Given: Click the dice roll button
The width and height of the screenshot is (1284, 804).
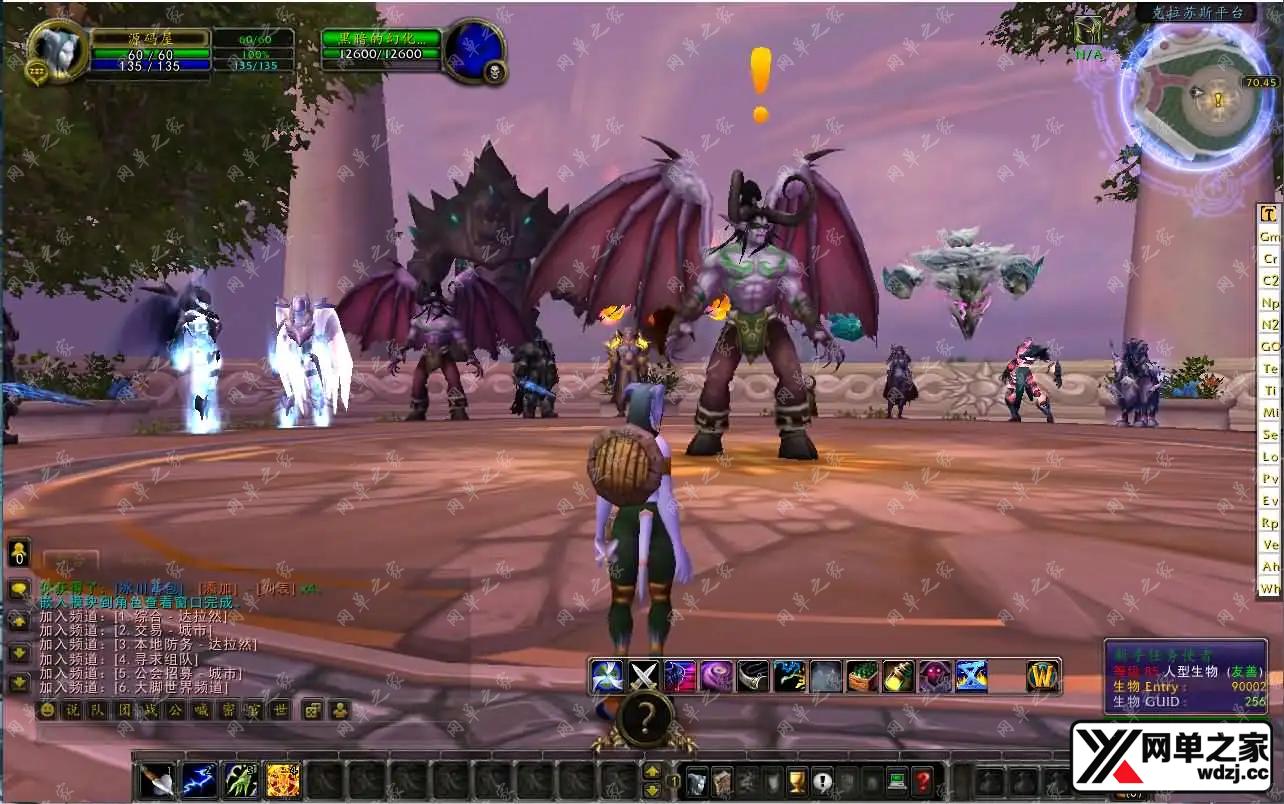Looking at the screenshot, I should (312, 710).
